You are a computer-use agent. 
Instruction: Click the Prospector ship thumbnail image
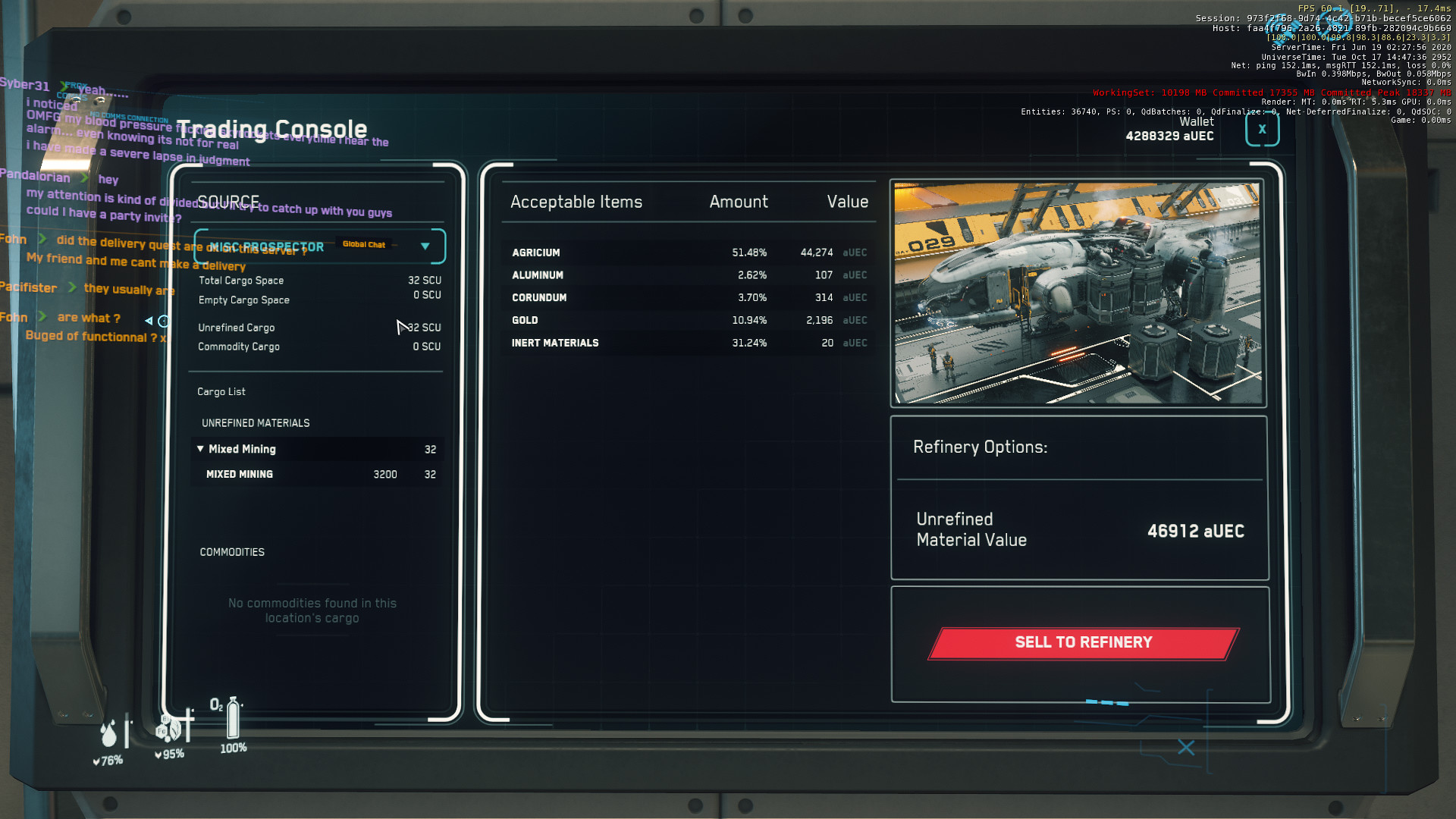click(x=1078, y=293)
